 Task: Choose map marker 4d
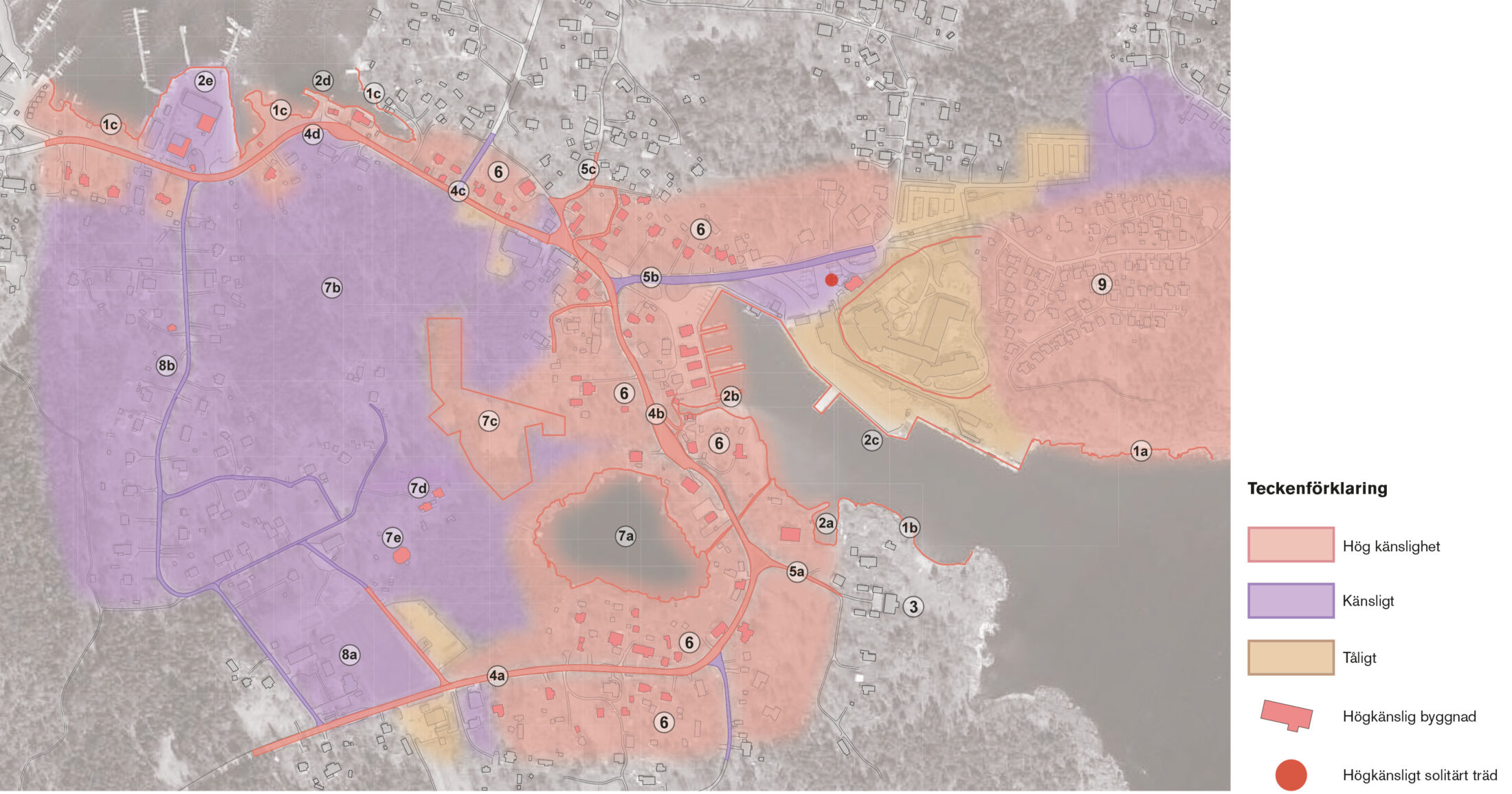[313, 134]
